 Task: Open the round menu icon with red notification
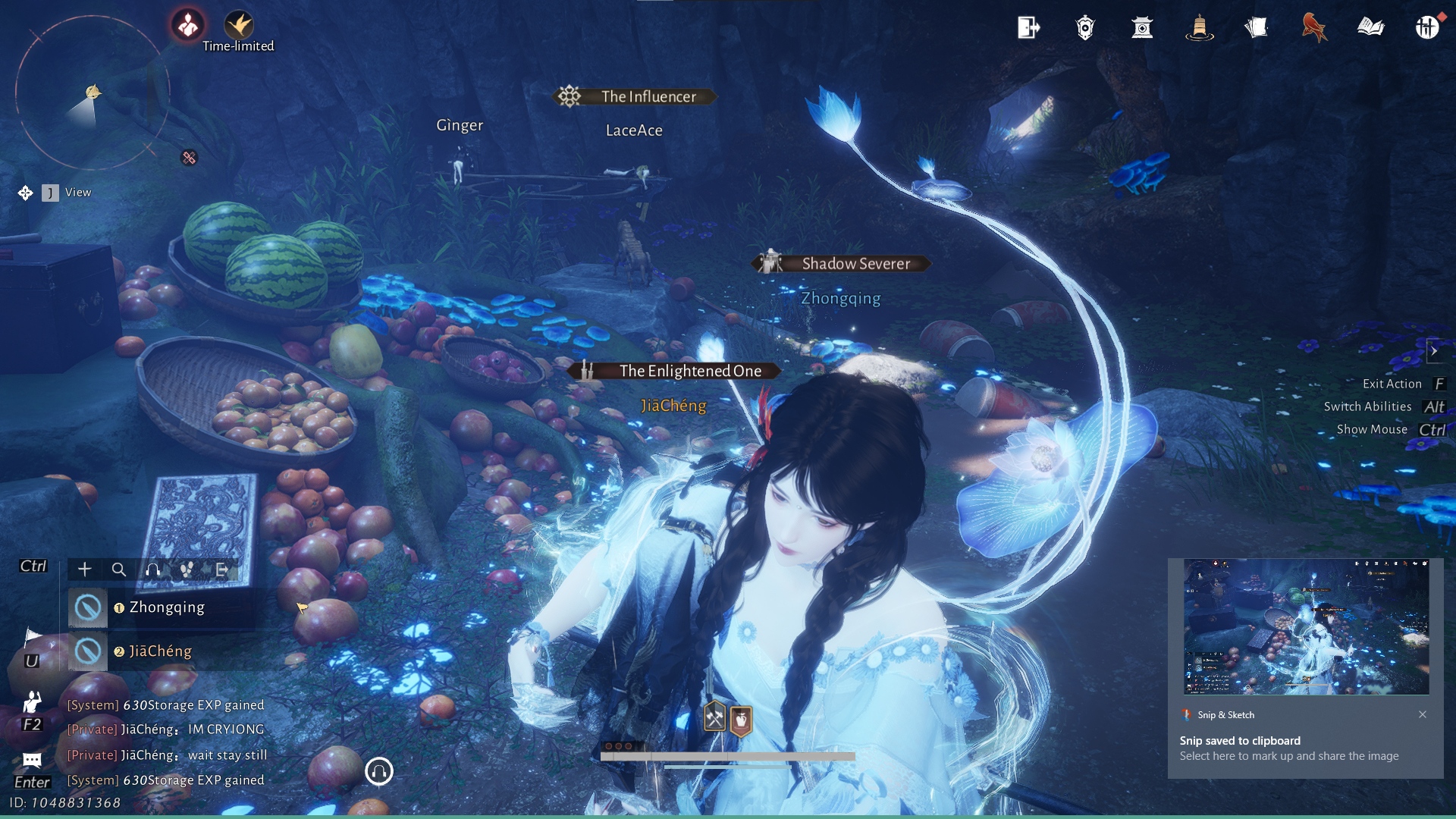pos(1427,27)
